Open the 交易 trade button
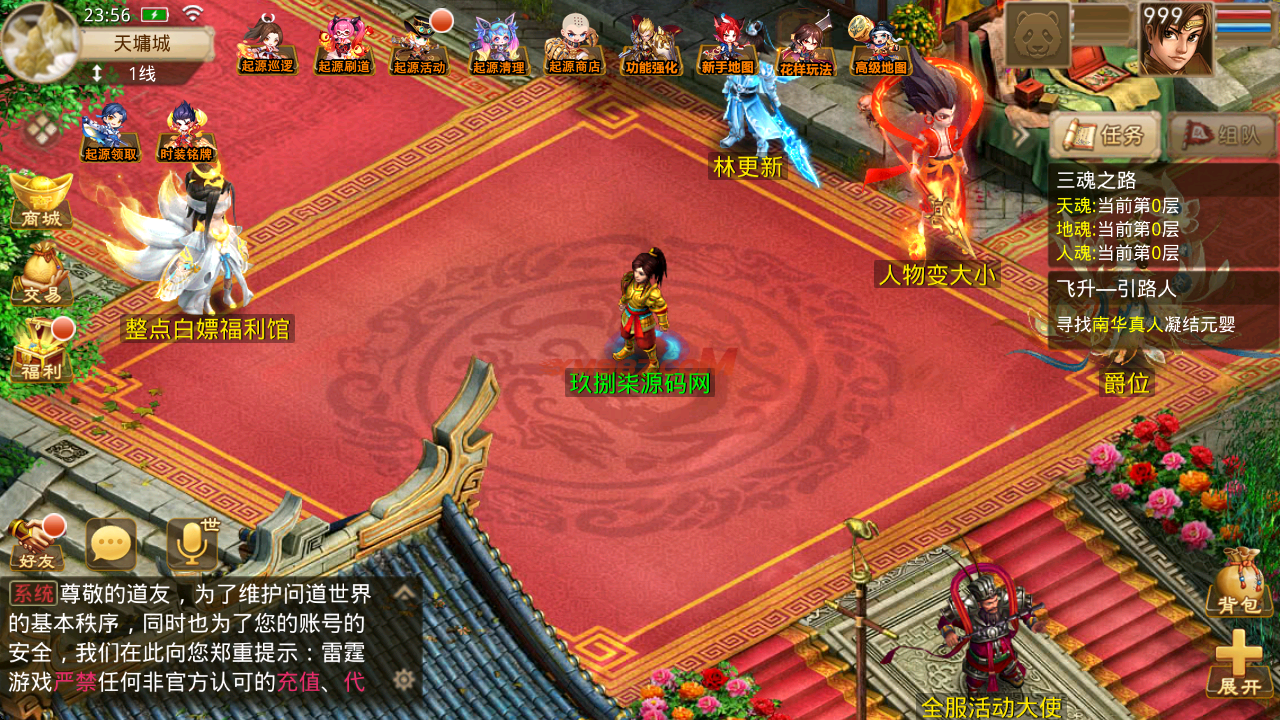 (x=41, y=275)
